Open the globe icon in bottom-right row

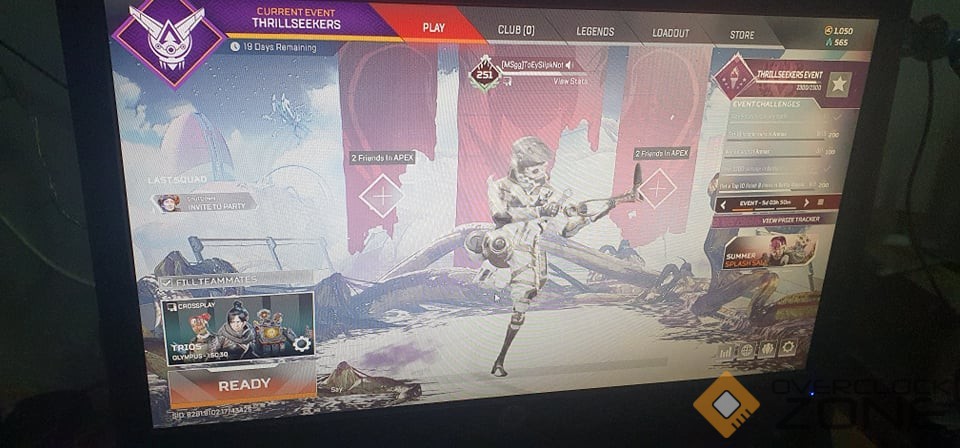click(745, 351)
